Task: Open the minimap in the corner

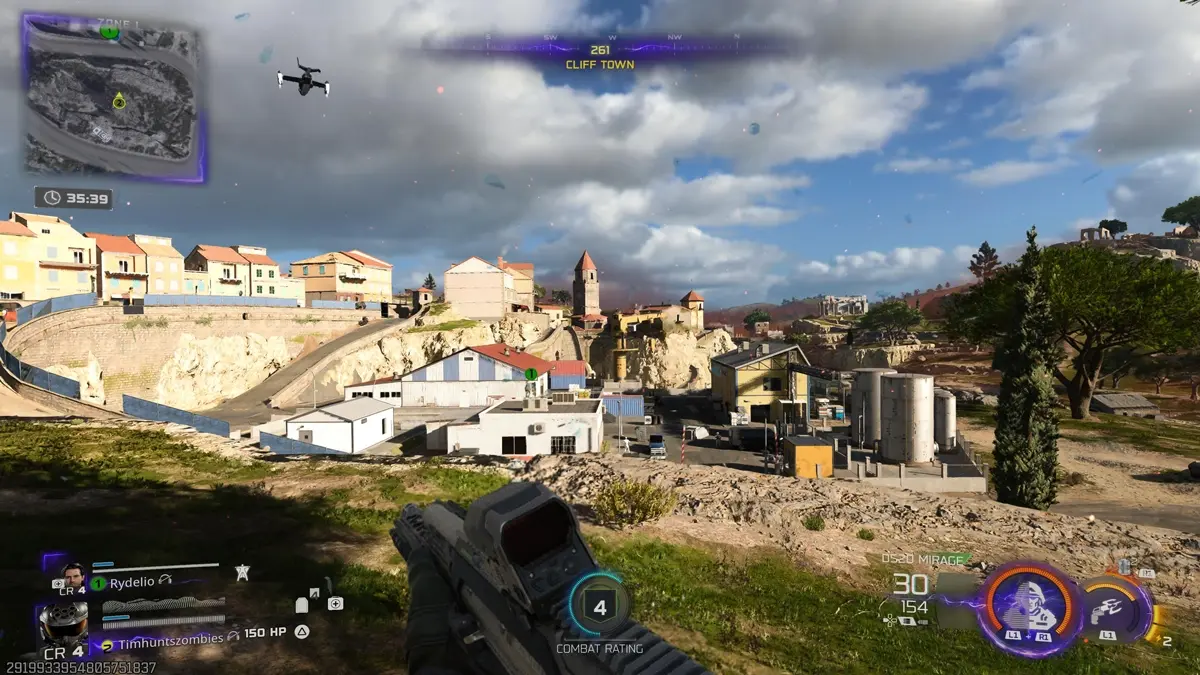Action: tap(113, 98)
